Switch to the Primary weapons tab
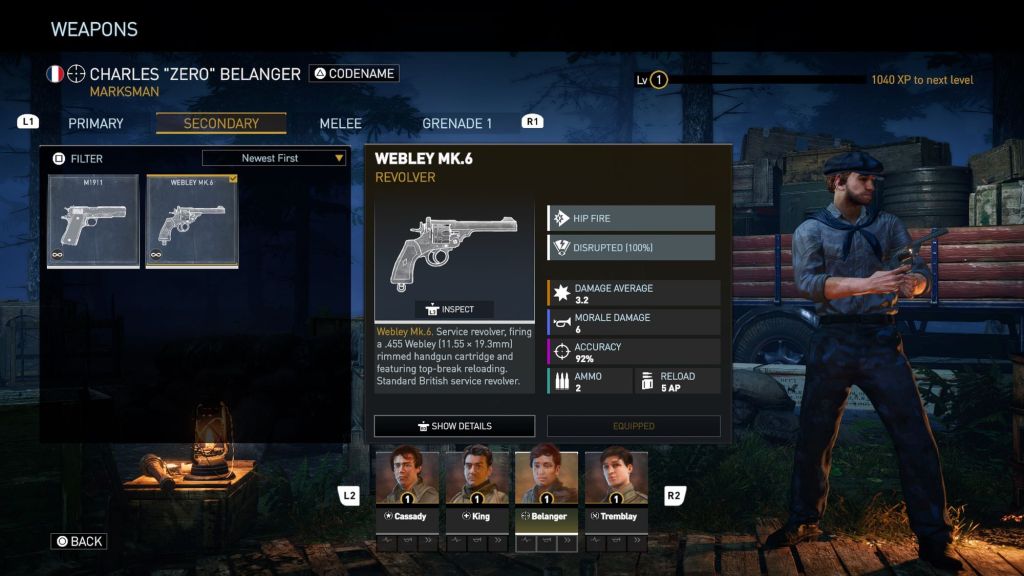 pos(96,124)
